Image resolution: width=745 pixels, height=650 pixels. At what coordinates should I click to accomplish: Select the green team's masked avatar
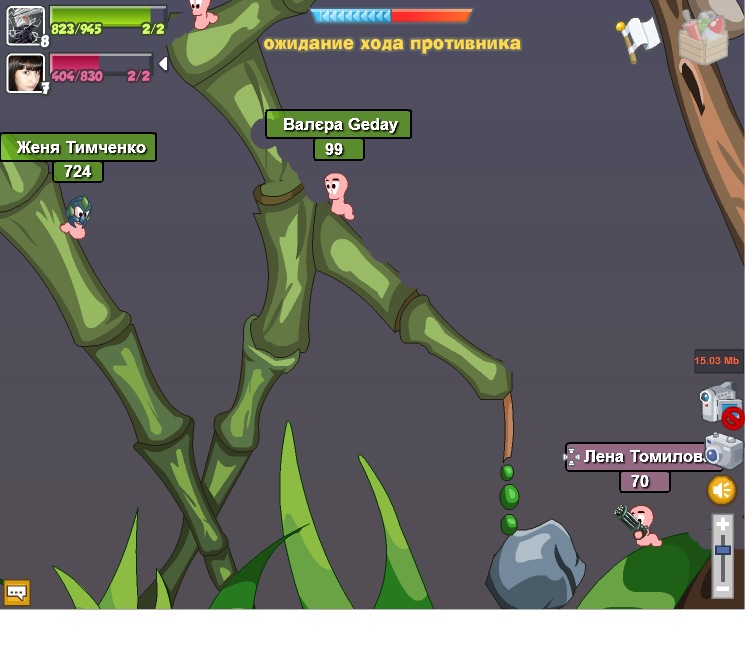[25, 25]
